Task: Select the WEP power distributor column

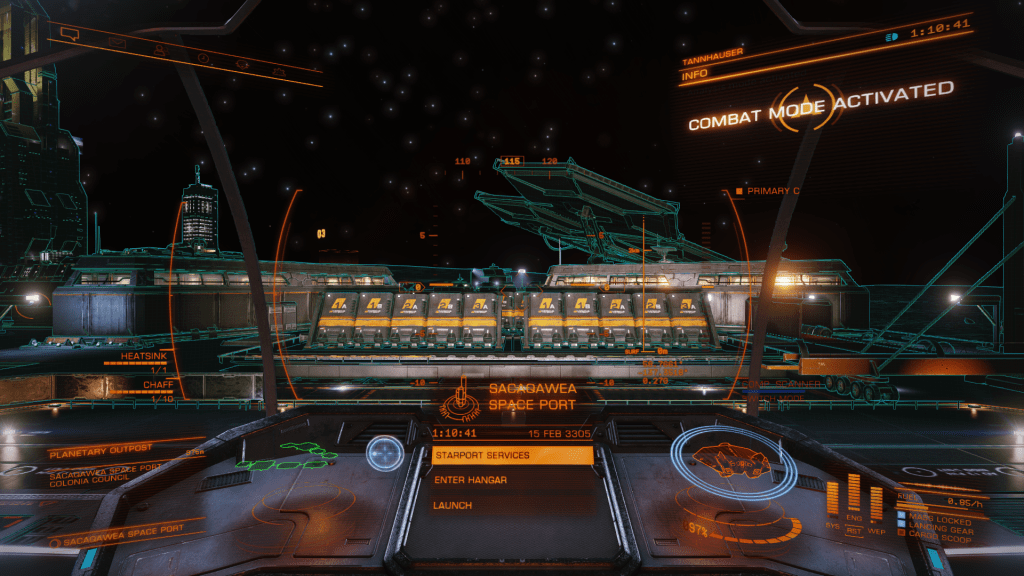Action: tap(876, 502)
